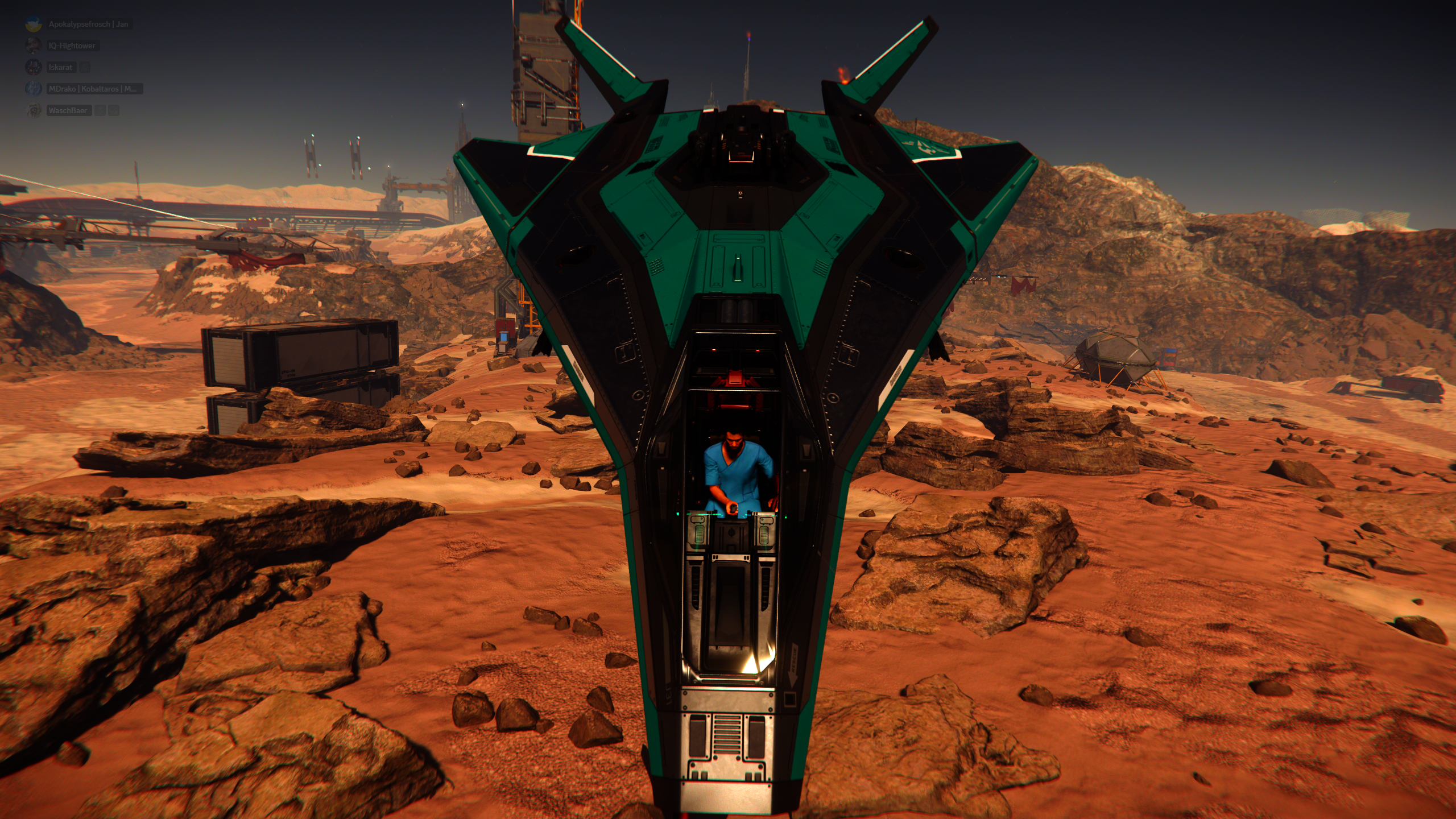Select IQ-Hightower in the voice overlay

[72, 45]
